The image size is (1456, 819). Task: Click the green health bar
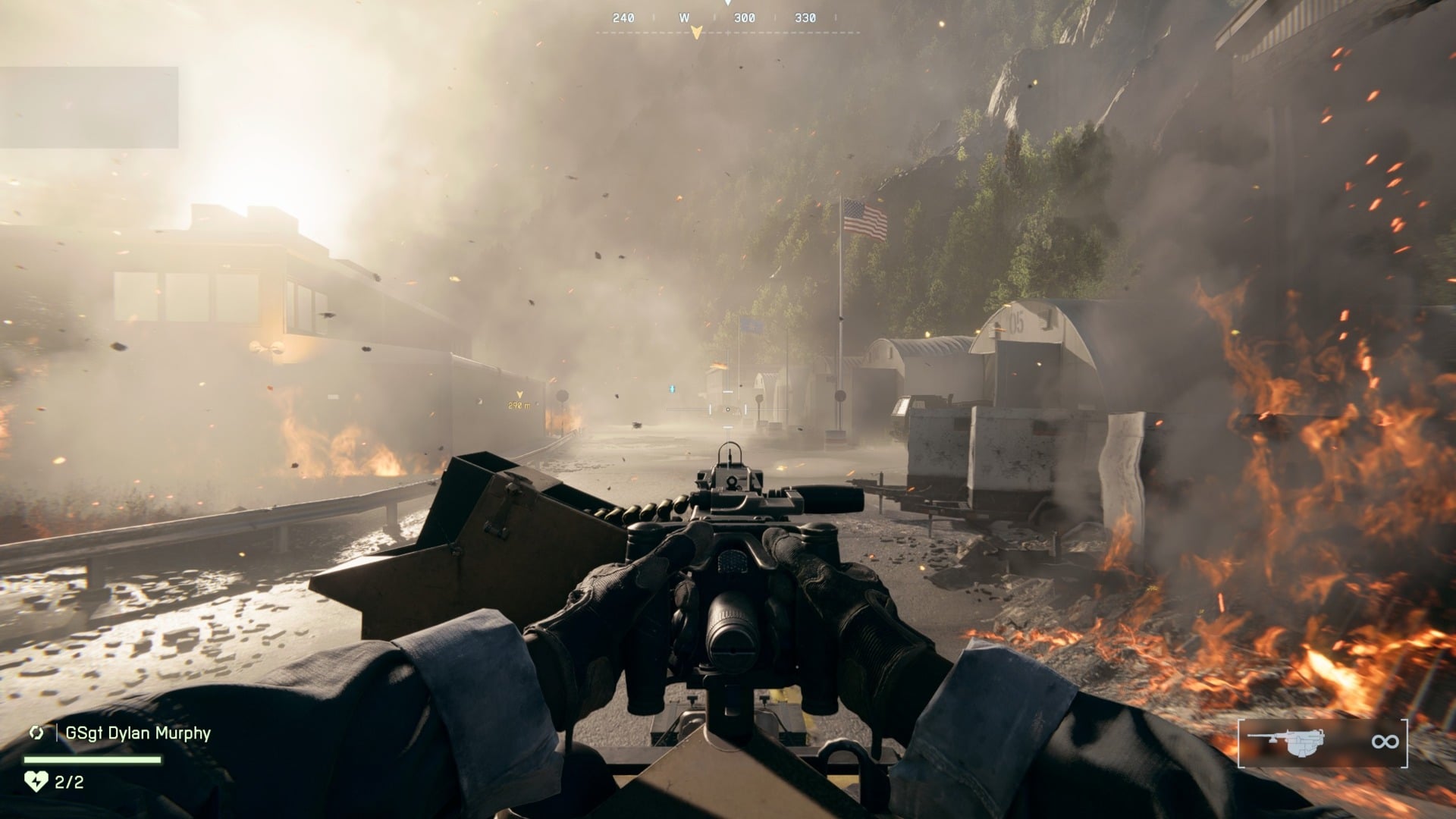coord(93,759)
